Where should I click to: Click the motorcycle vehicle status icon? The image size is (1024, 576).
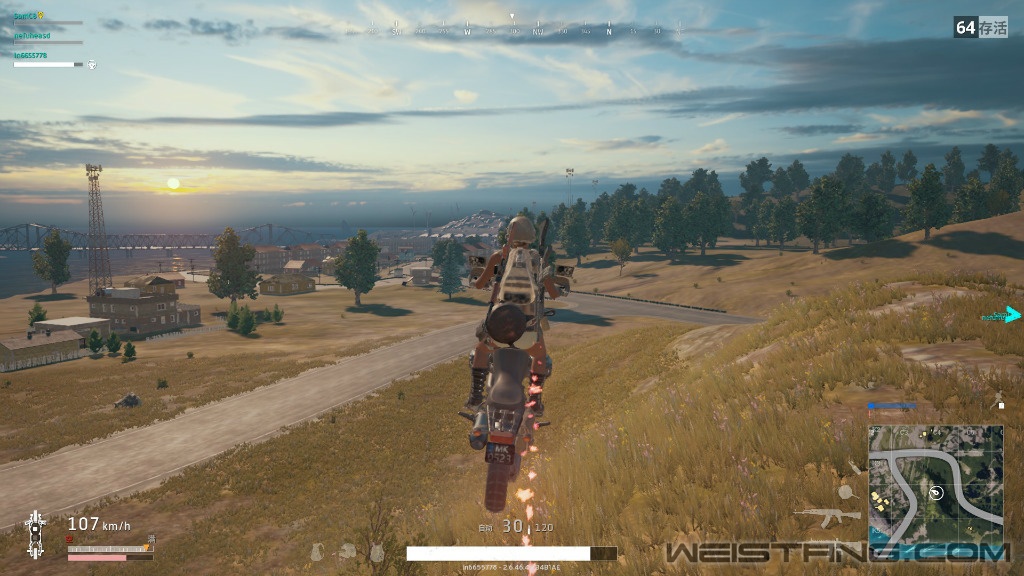click(35, 533)
